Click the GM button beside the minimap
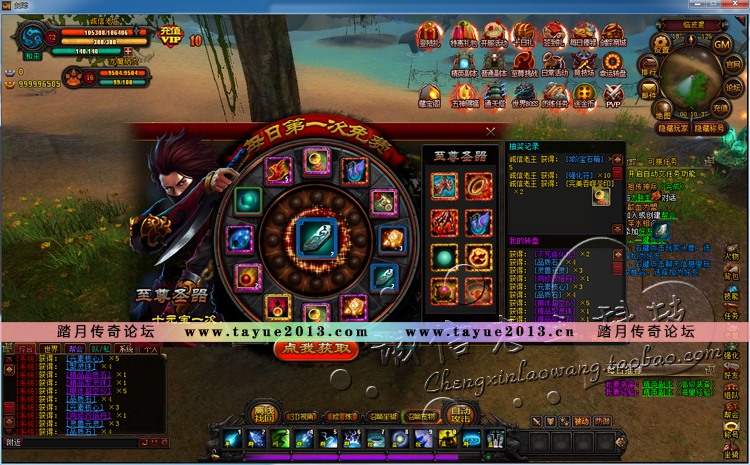 [x=723, y=43]
